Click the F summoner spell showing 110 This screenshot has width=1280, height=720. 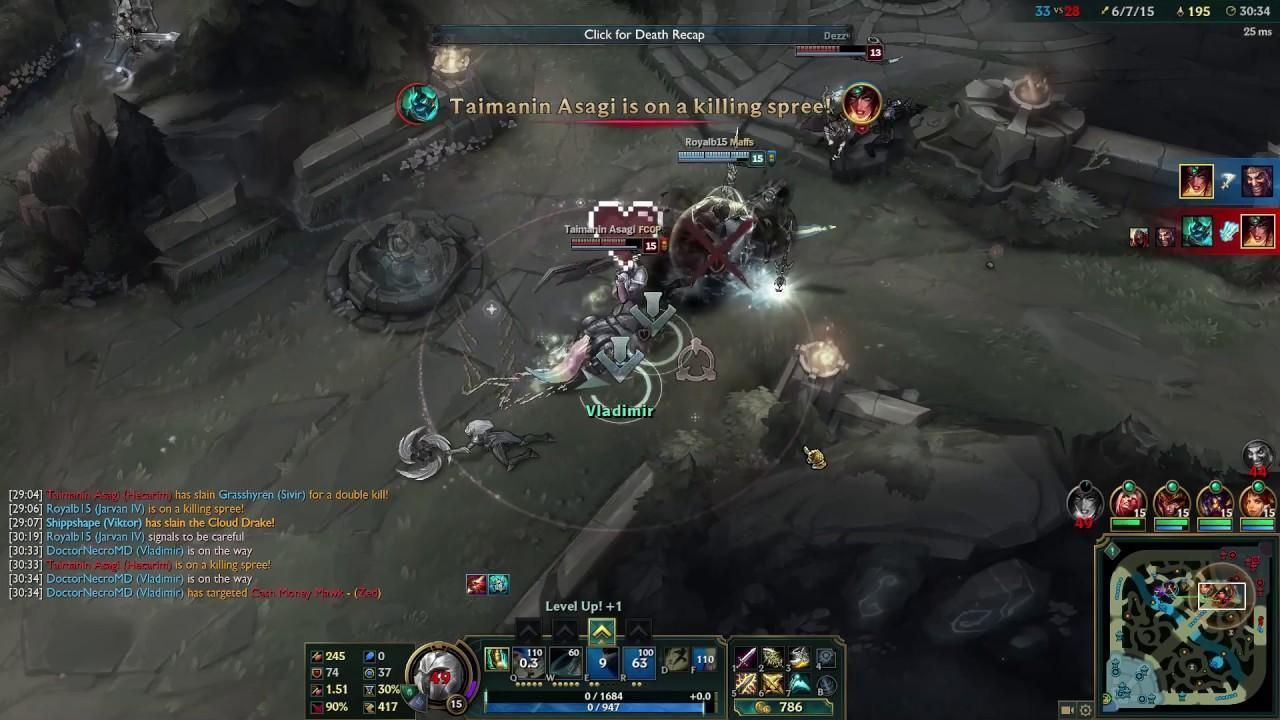pos(704,659)
